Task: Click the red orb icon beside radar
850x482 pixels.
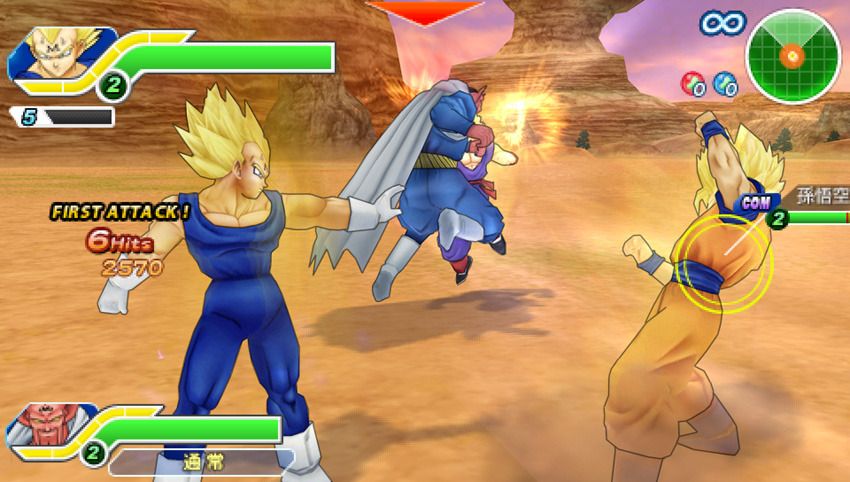Action: coord(692,83)
